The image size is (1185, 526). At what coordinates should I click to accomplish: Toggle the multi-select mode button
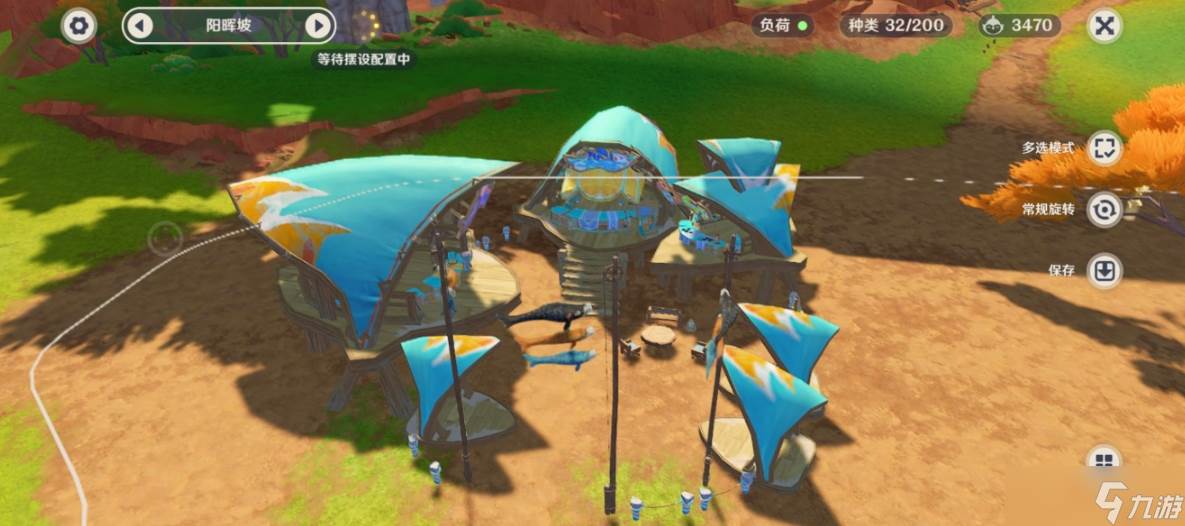coord(1104,149)
